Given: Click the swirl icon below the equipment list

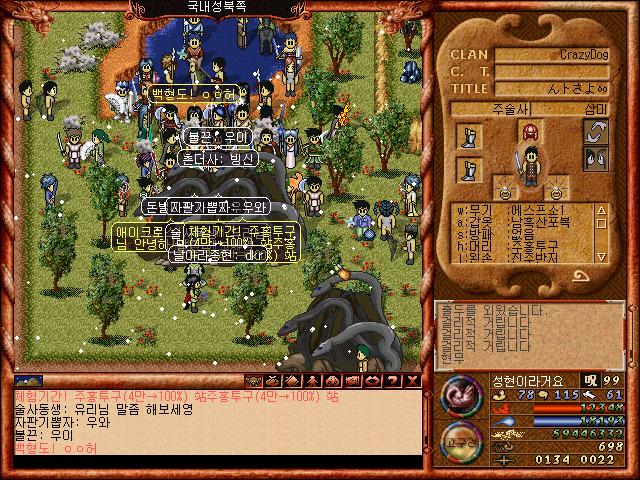Looking at the screenshot, I should (x=582, y=276).
